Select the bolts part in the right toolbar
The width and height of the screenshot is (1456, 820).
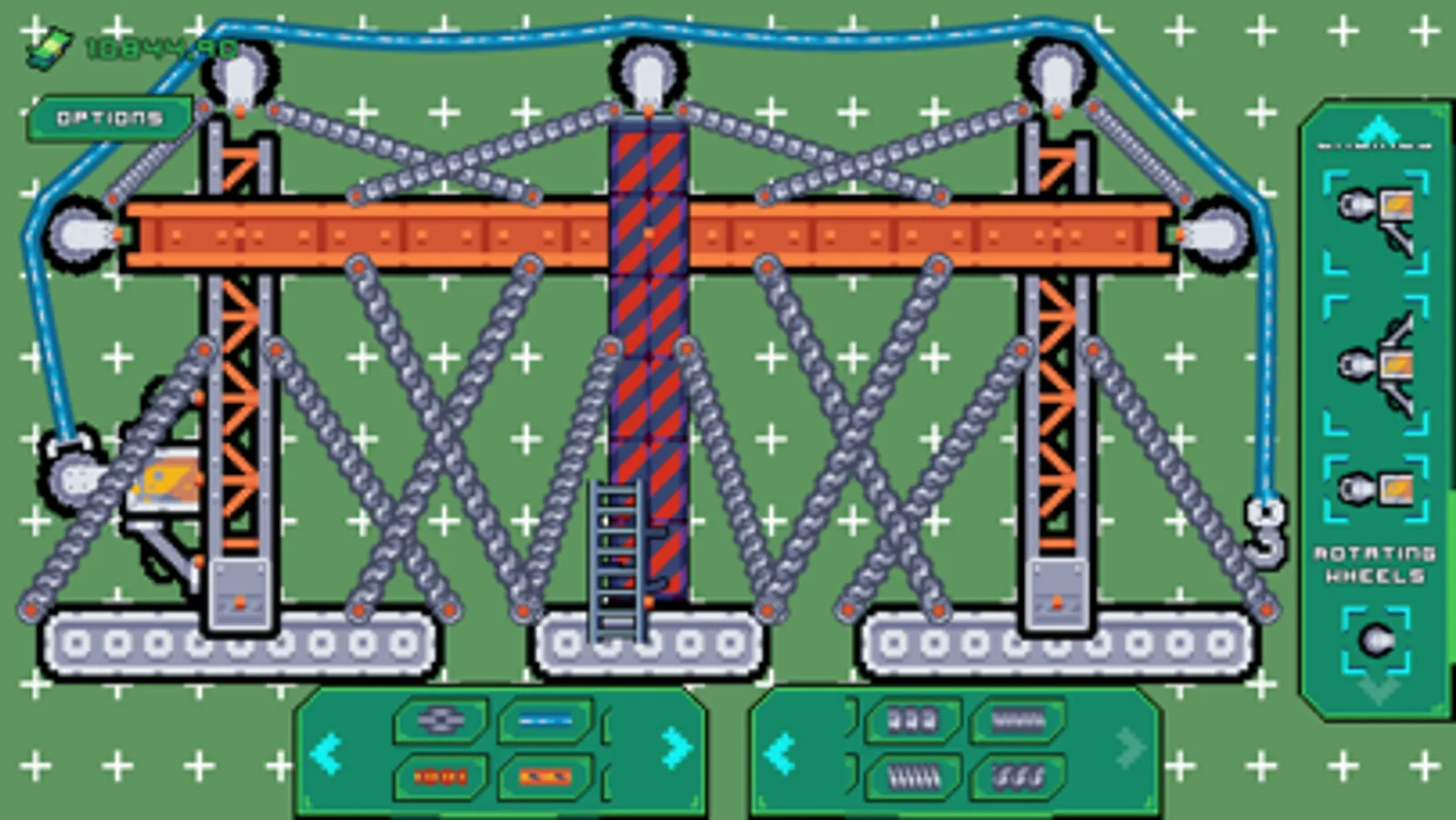point(911,719)
